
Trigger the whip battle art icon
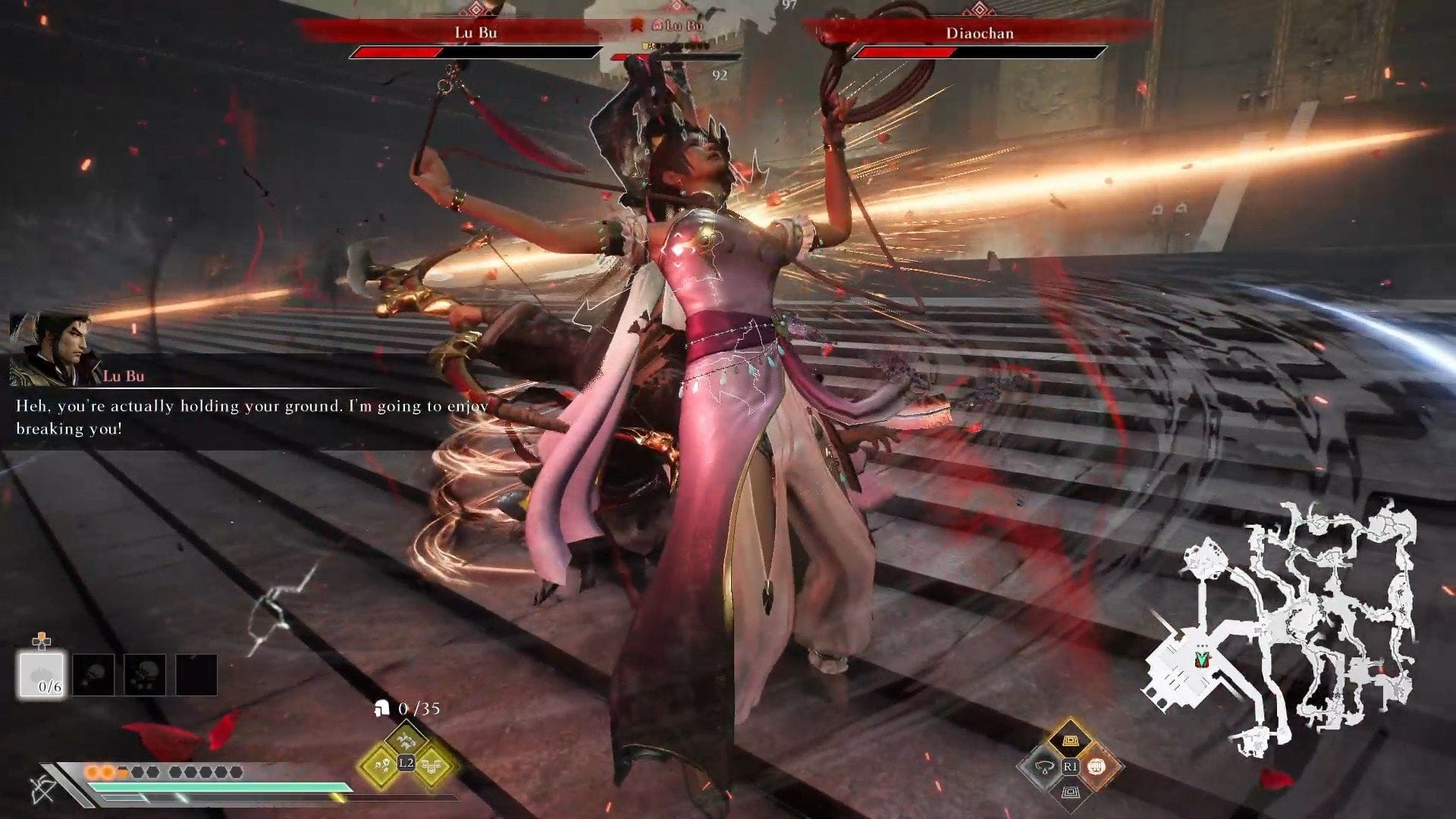pos(1043,767)
